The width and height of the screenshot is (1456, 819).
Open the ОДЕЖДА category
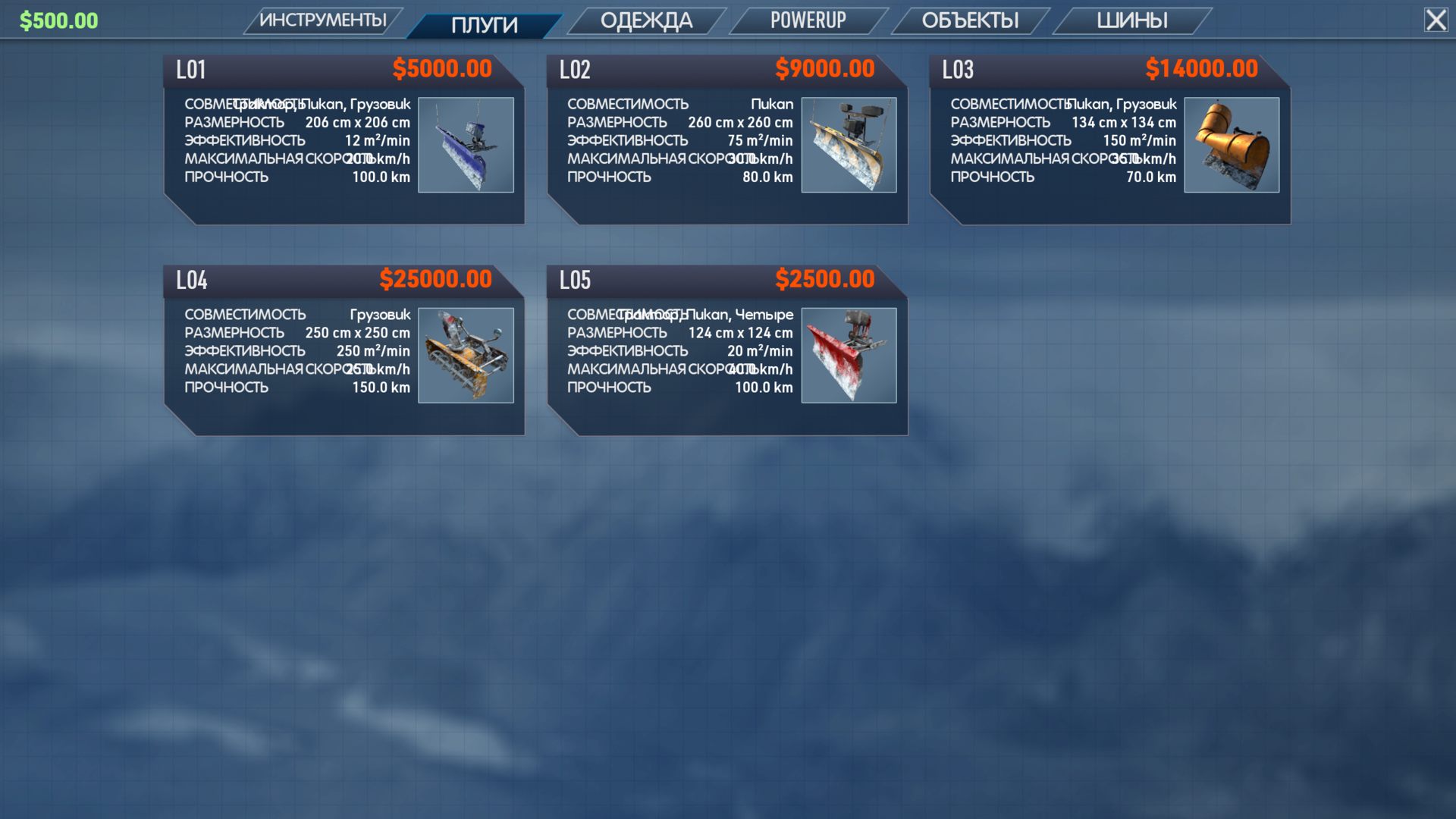(x=646, y=20)
